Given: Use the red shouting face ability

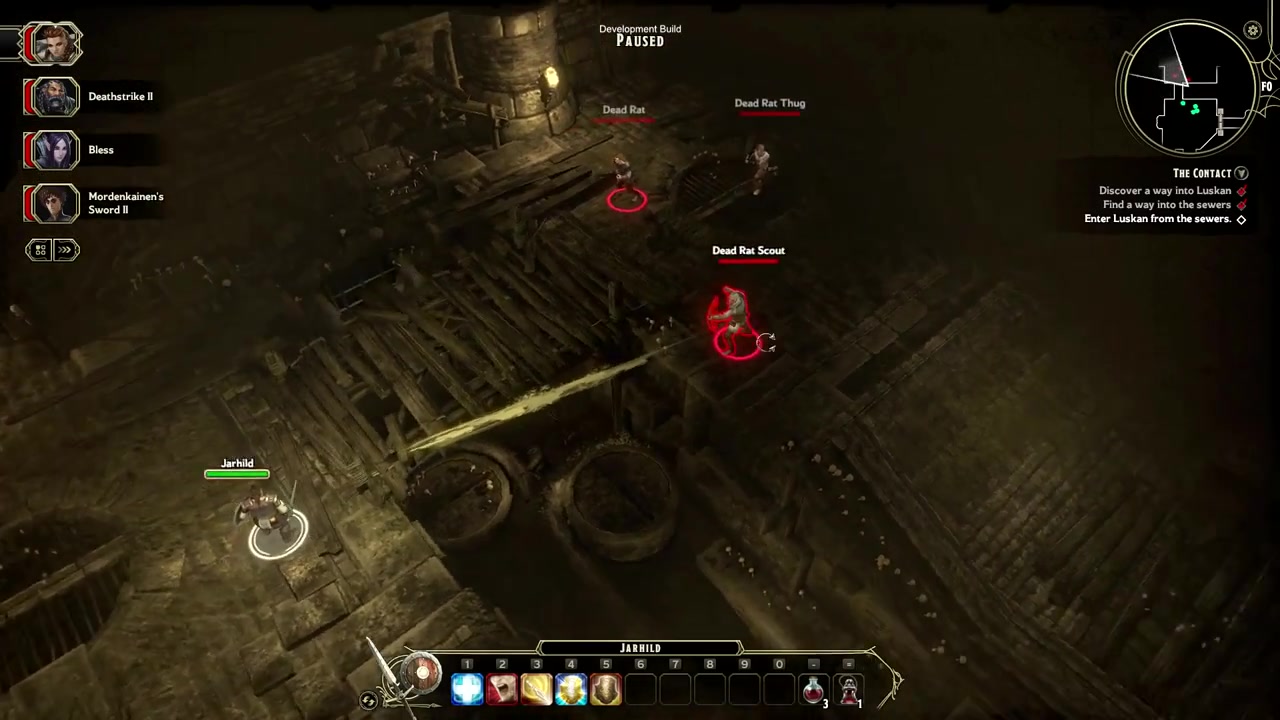Looking at the screenshot, I should tap(502, 689).
